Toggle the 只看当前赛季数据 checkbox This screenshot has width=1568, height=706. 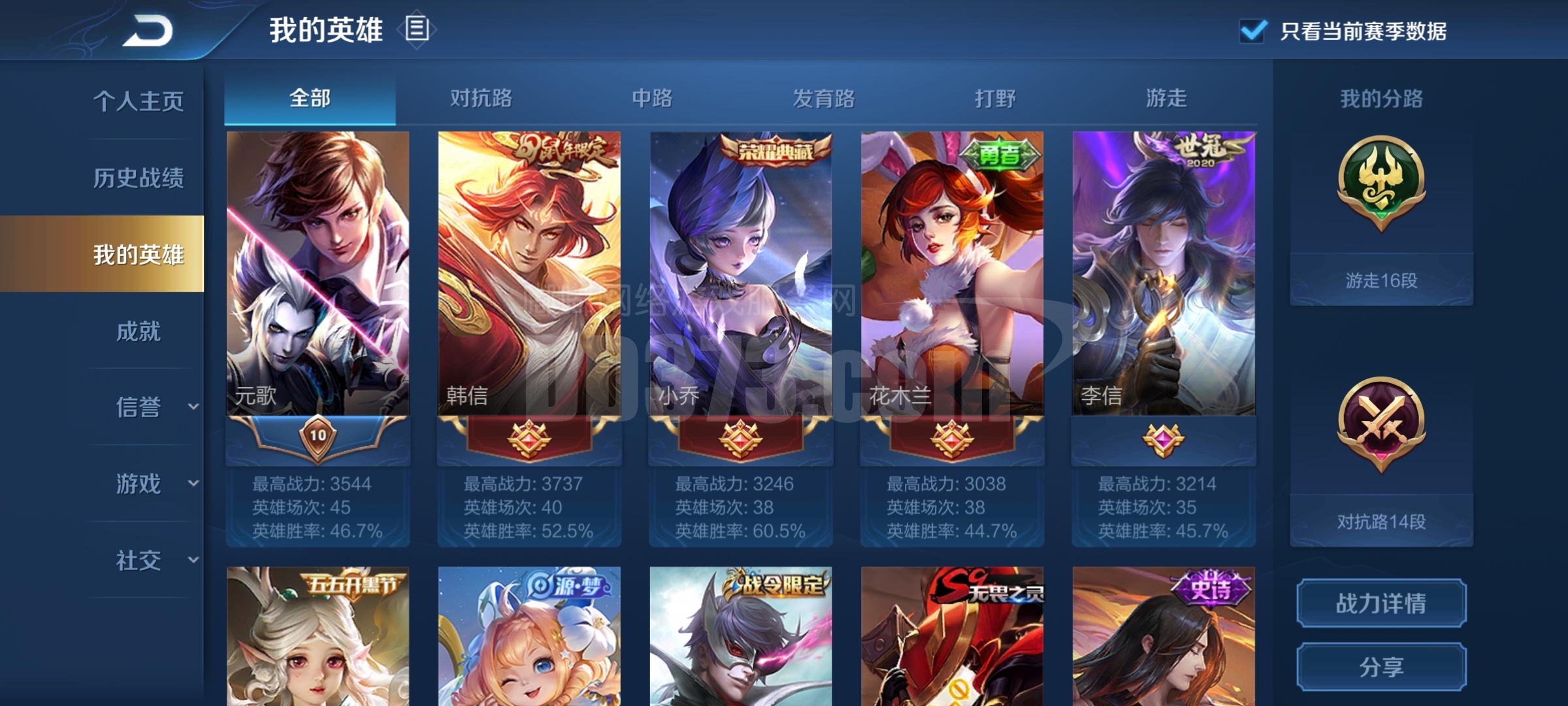(1252, 31)
